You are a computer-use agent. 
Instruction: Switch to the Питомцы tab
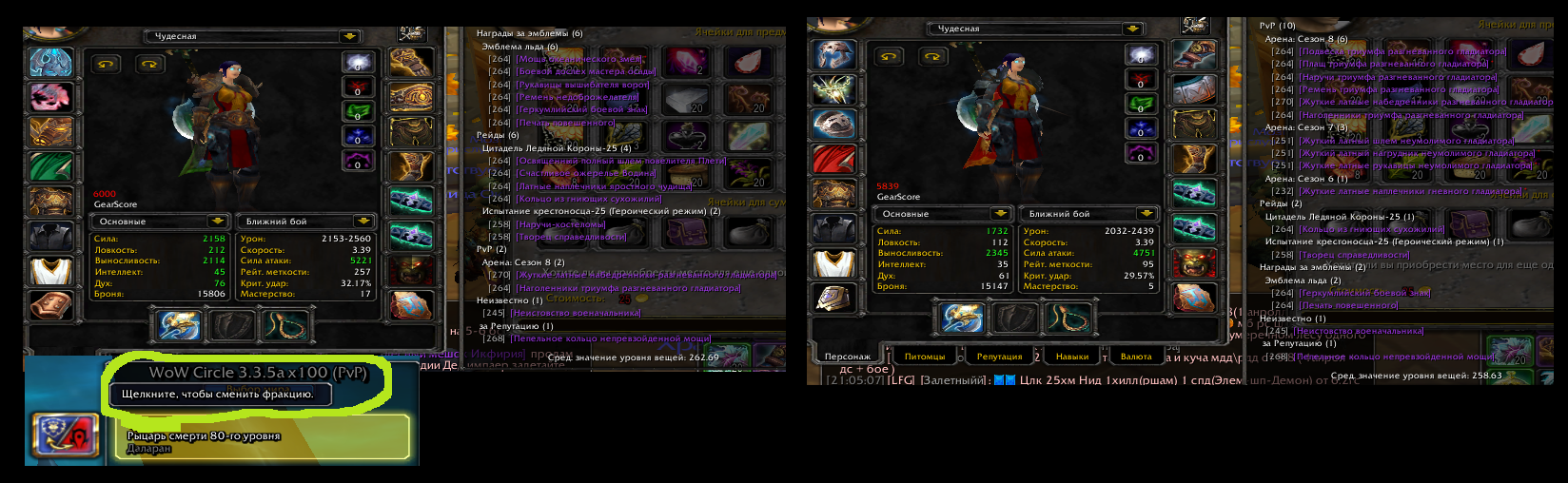924,357
